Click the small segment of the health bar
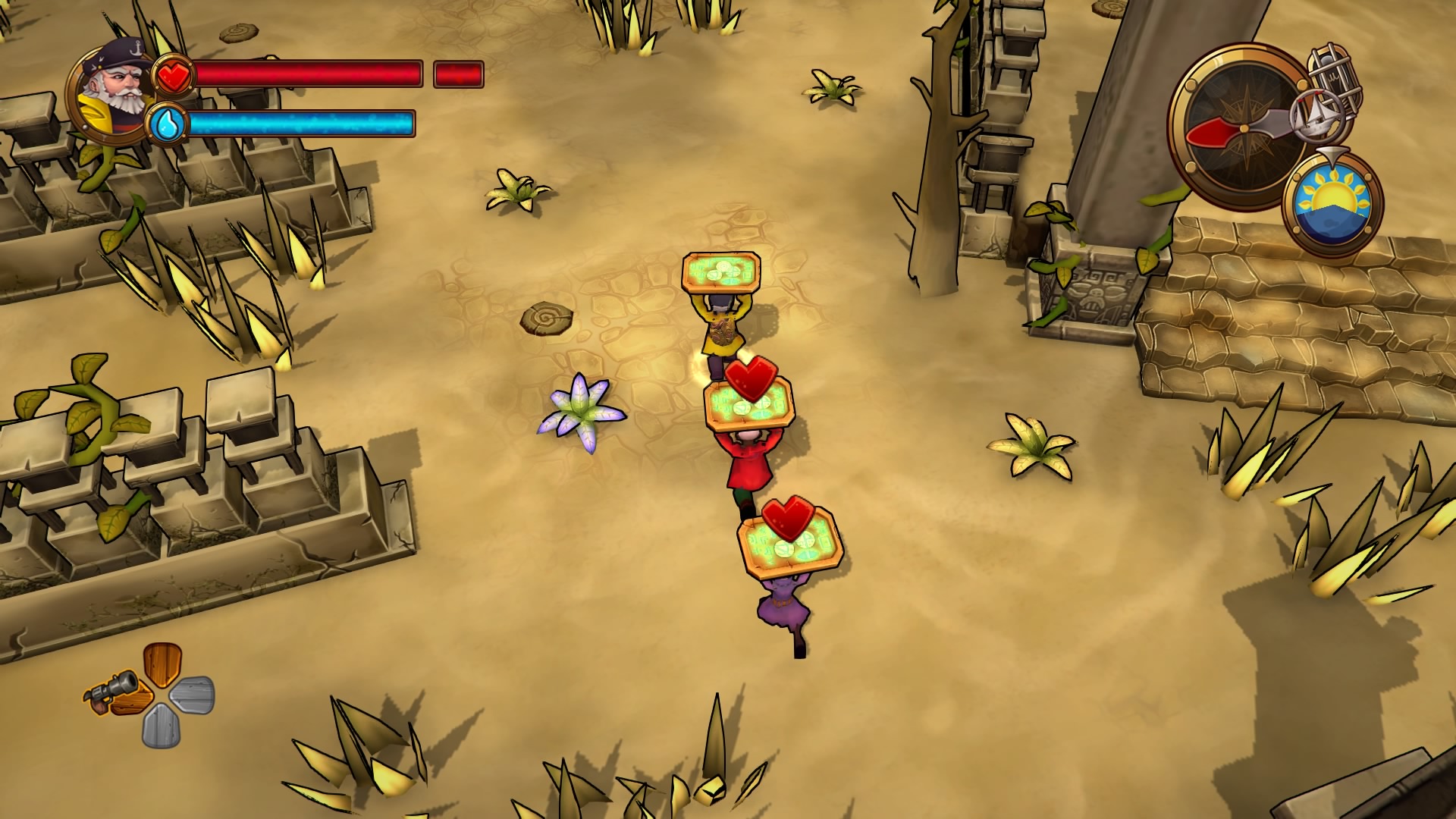Viewport: 1456px width, 819px height. pyautogui.click(x=458, y=74)
